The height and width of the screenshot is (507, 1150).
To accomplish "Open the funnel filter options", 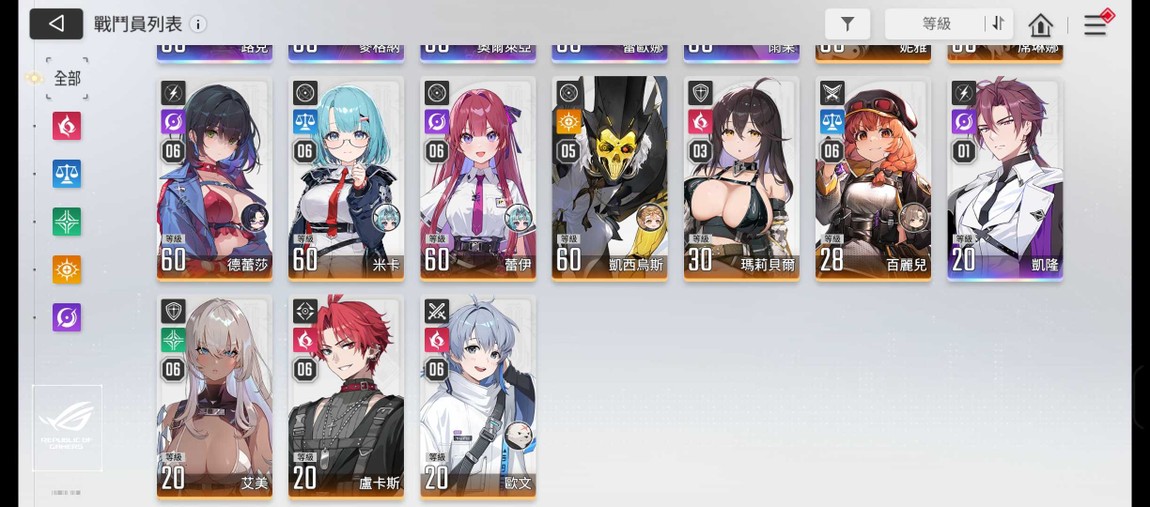I will click(847, 24).
